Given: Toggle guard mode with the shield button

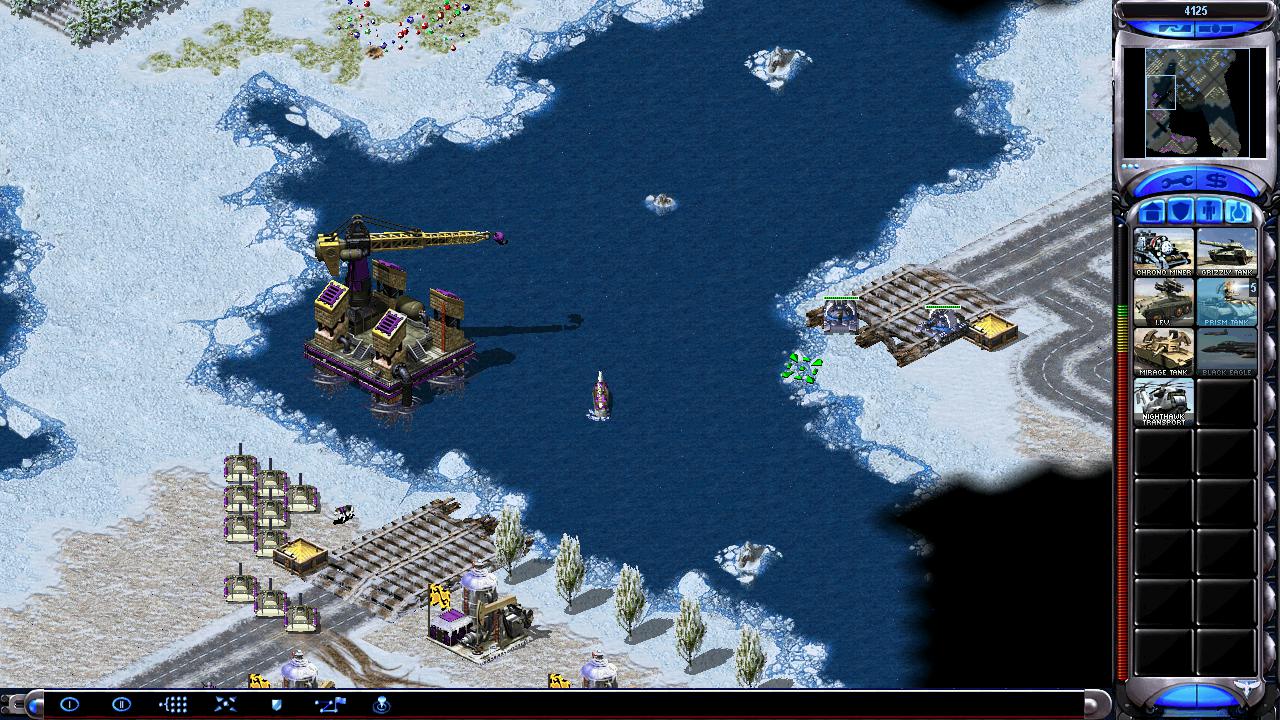Looking at the screenshot, I should pyautogui.click(x=277, y=704).
